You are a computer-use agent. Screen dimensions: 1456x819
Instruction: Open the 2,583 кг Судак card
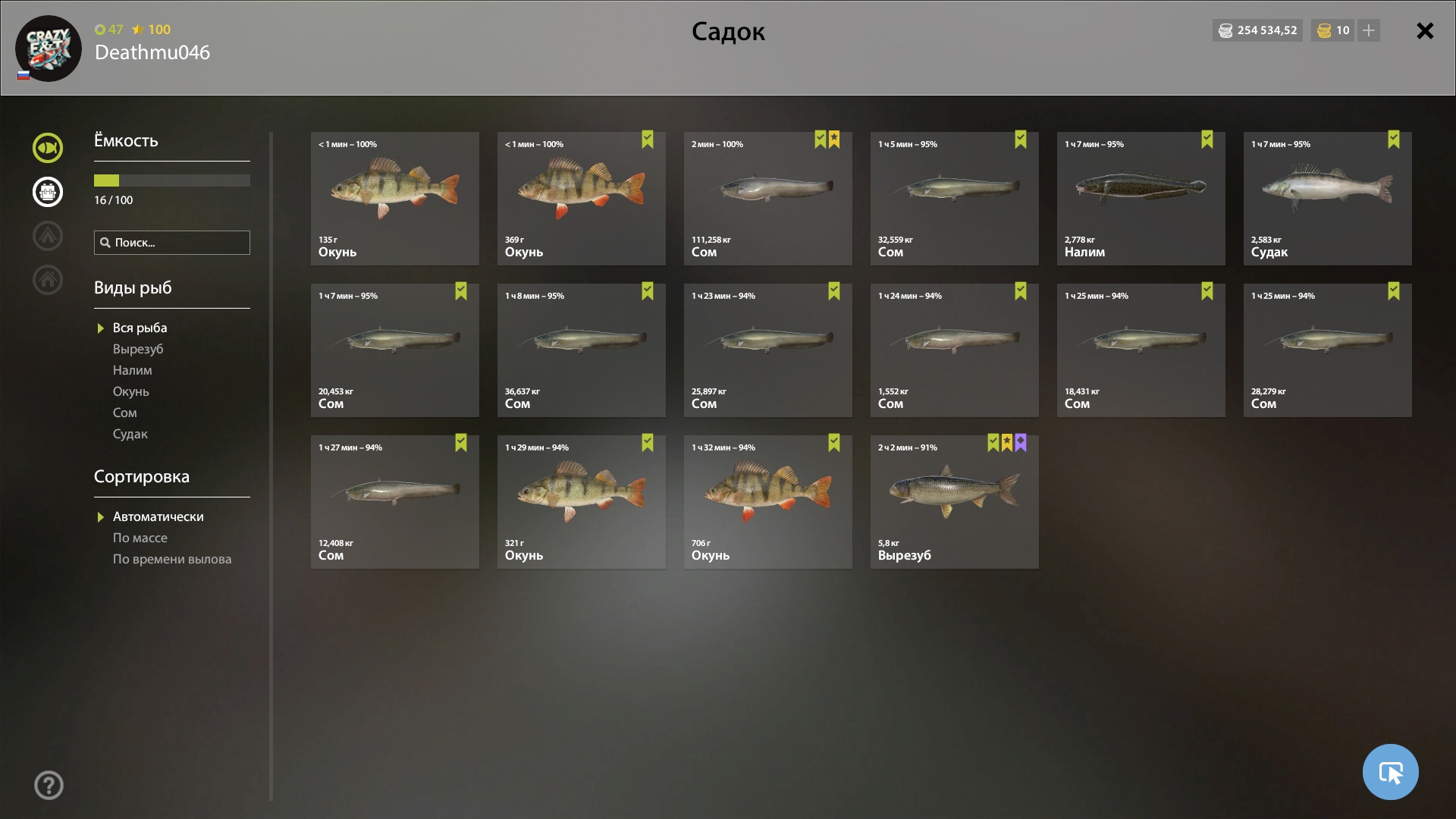tap(1327, 199)
